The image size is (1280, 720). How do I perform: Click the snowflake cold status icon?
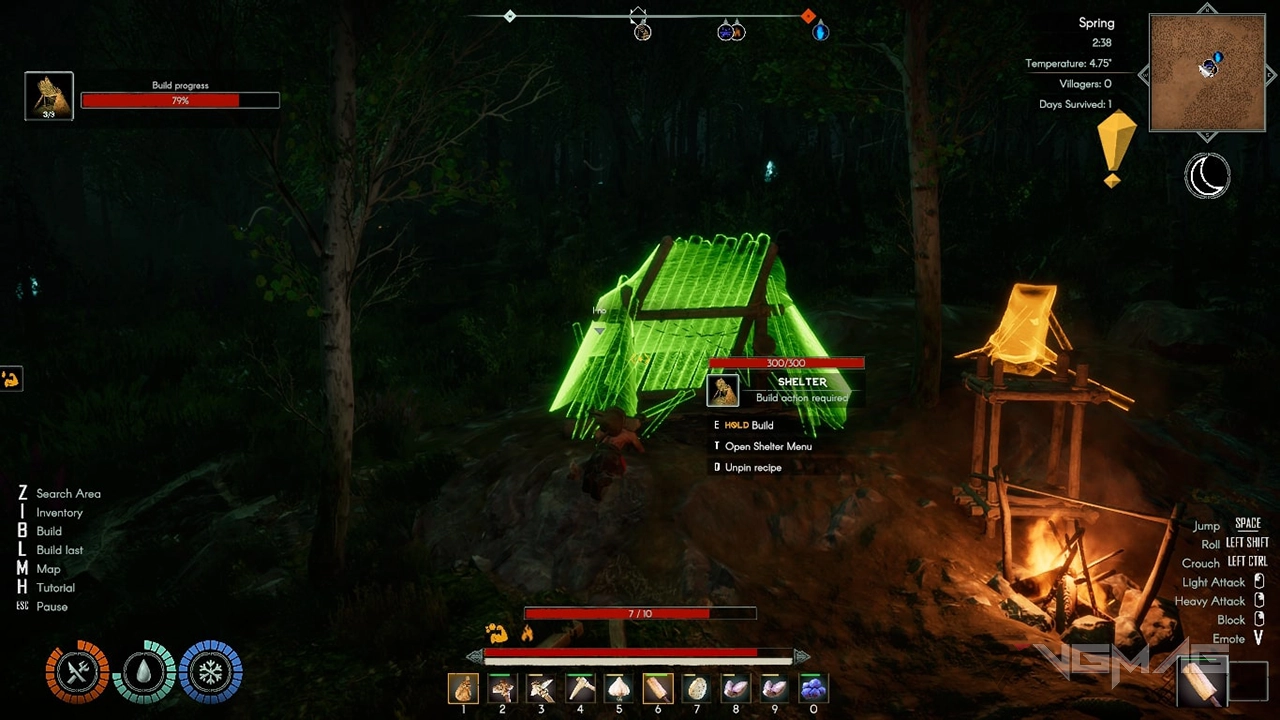(211, 672)
